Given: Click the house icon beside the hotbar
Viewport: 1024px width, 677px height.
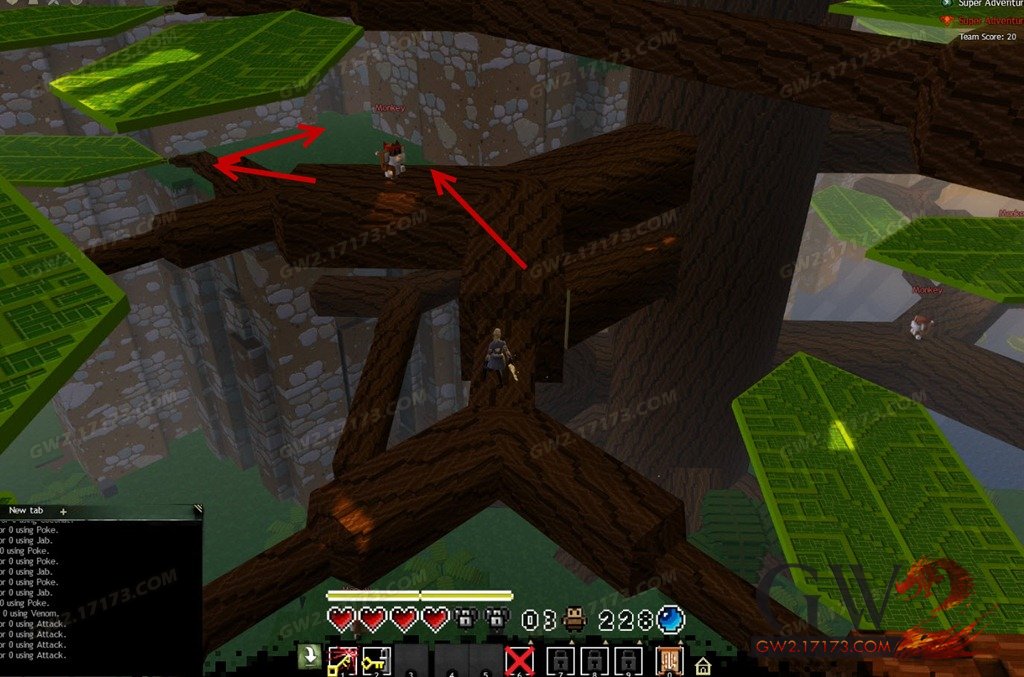Looking at the screenshot, I should tap(703, 664).
